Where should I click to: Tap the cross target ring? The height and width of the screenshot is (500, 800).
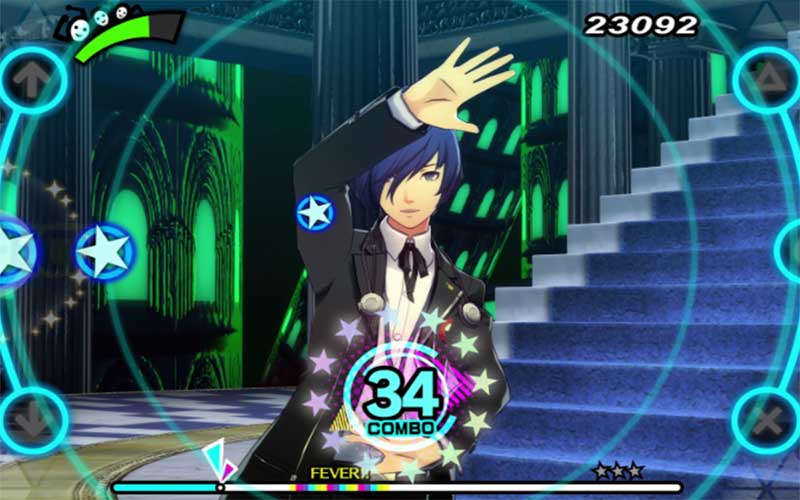[769, 423]
